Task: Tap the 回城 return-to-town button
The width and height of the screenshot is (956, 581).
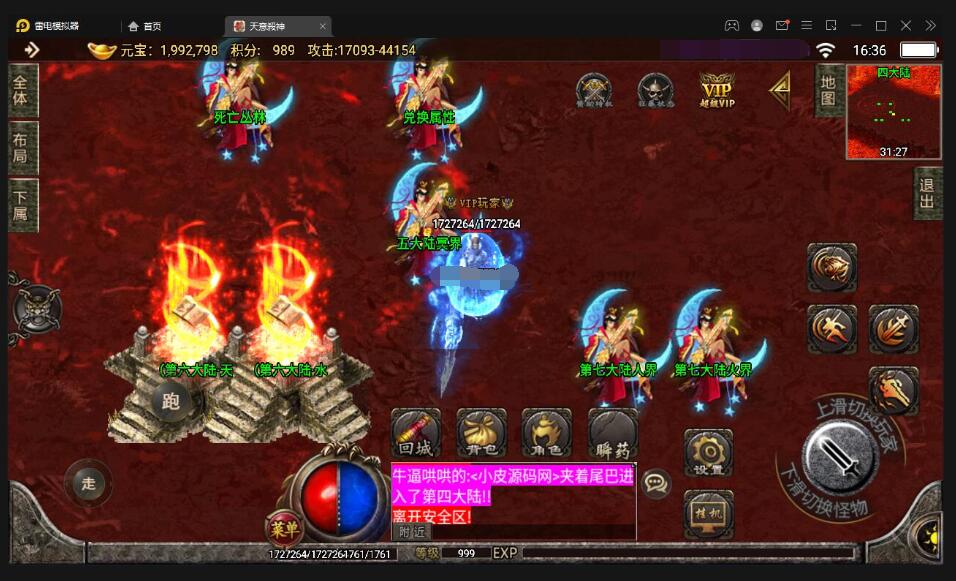Action: point(415,434)
